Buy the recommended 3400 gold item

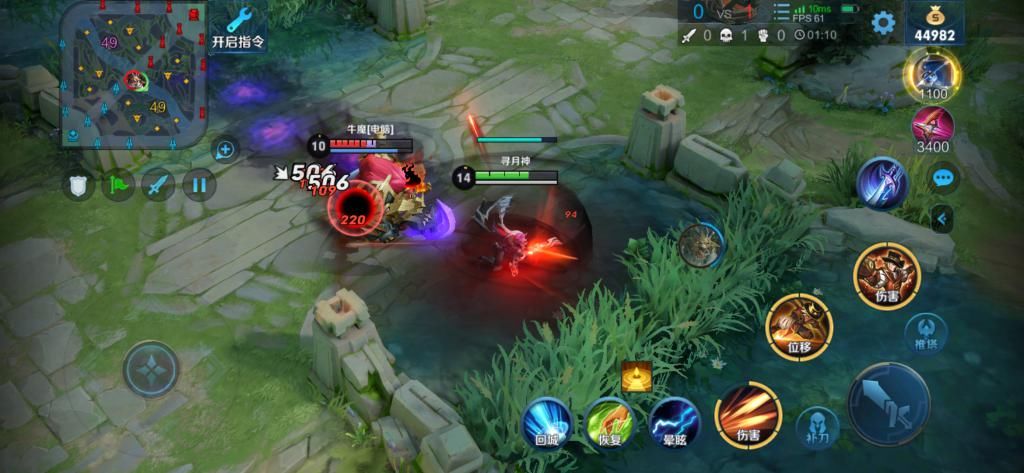coord(932,127)
